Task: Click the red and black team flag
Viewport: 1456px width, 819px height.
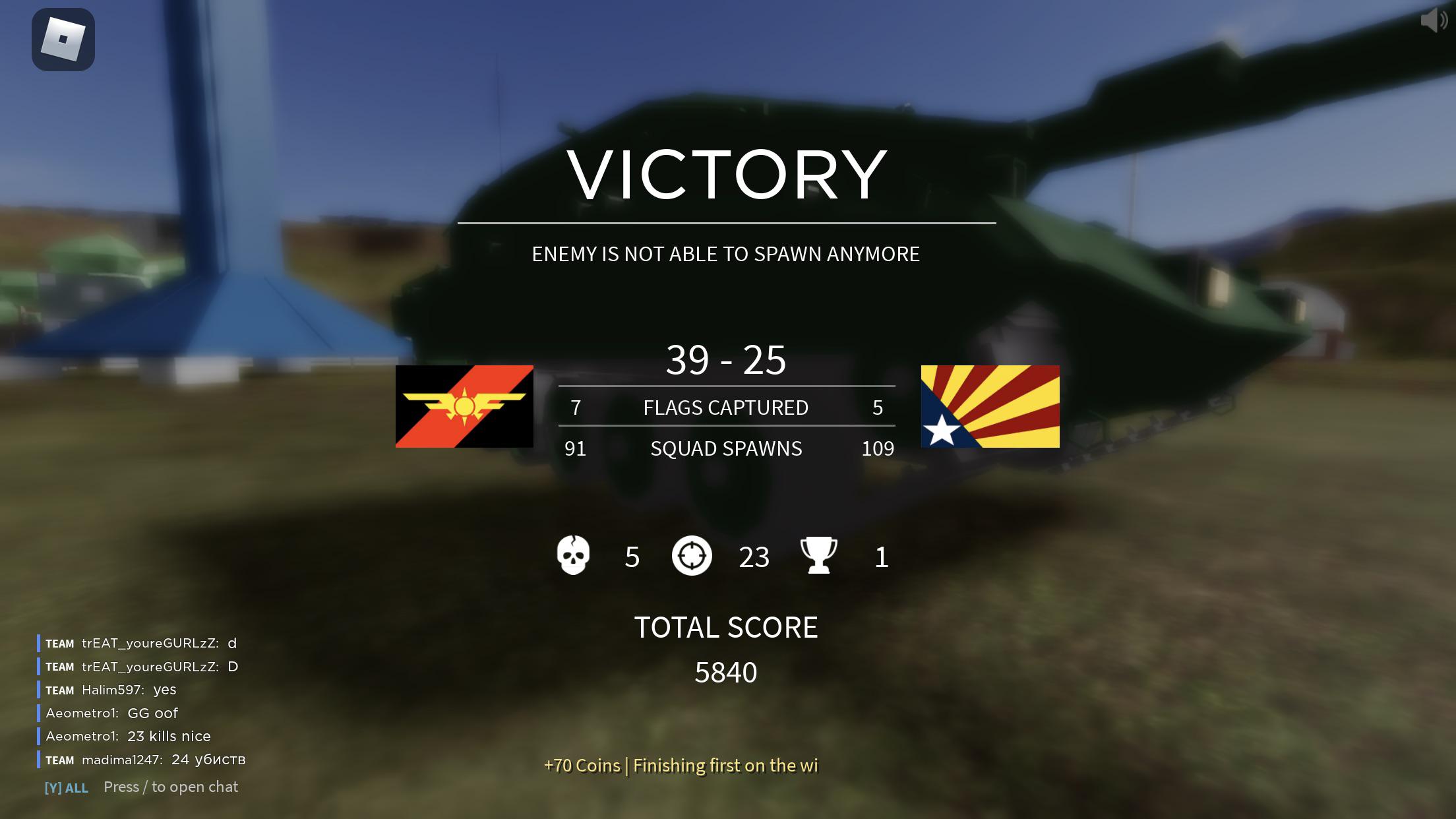Action: tap(464, 407)
